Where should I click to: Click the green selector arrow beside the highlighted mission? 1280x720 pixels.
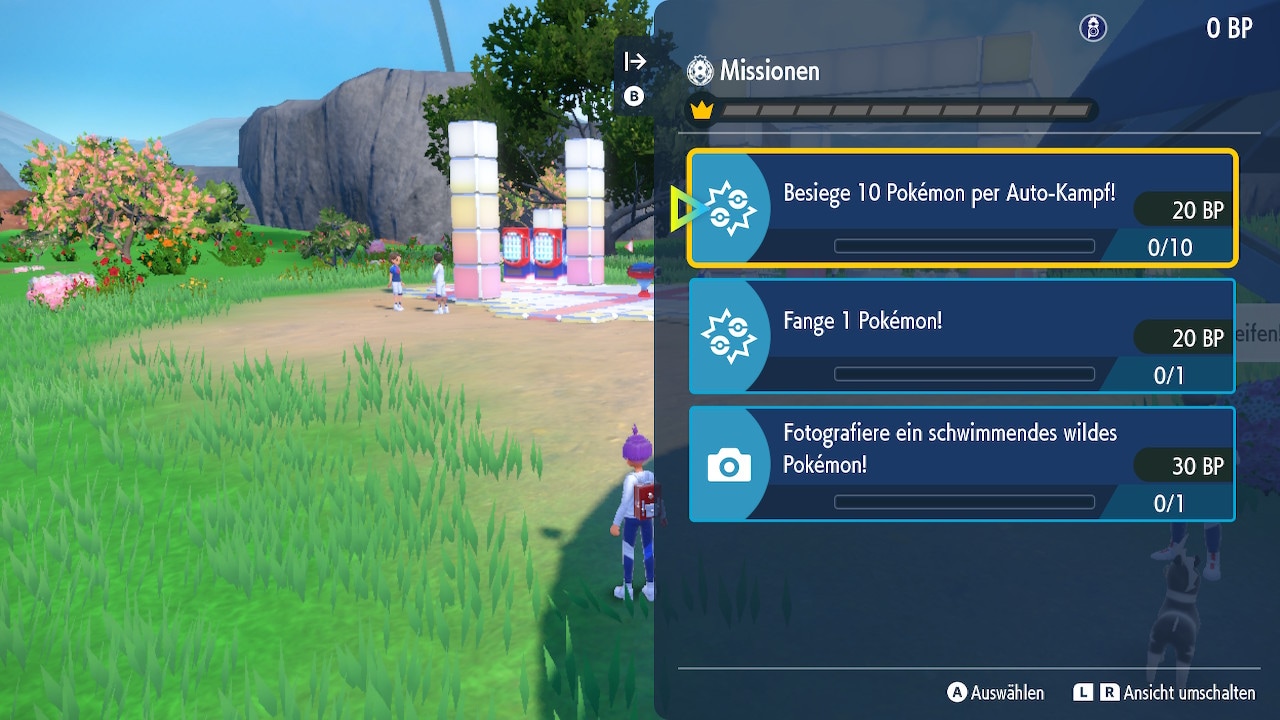coord(685,207)
